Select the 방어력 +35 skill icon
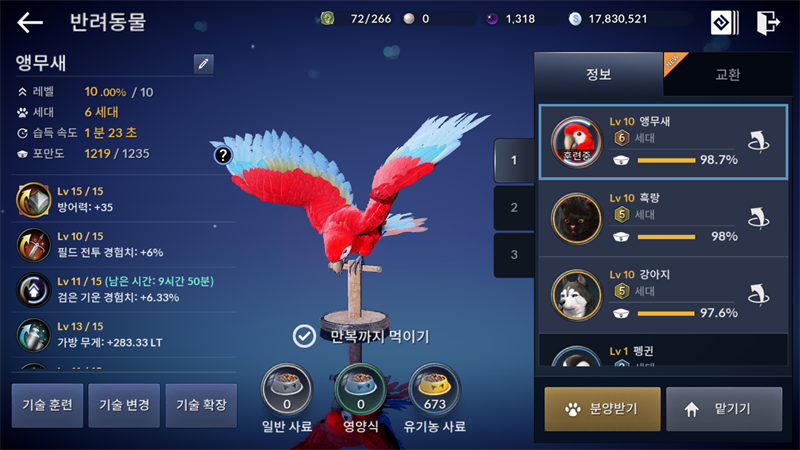 [34, 199]
